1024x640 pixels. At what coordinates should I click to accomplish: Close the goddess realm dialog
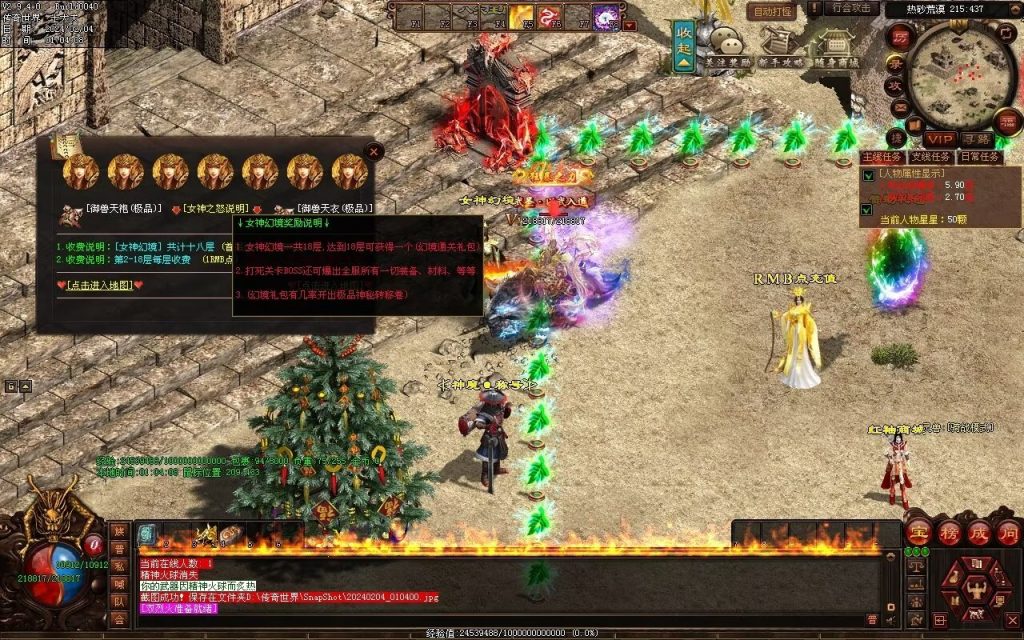tap(373, 152)
